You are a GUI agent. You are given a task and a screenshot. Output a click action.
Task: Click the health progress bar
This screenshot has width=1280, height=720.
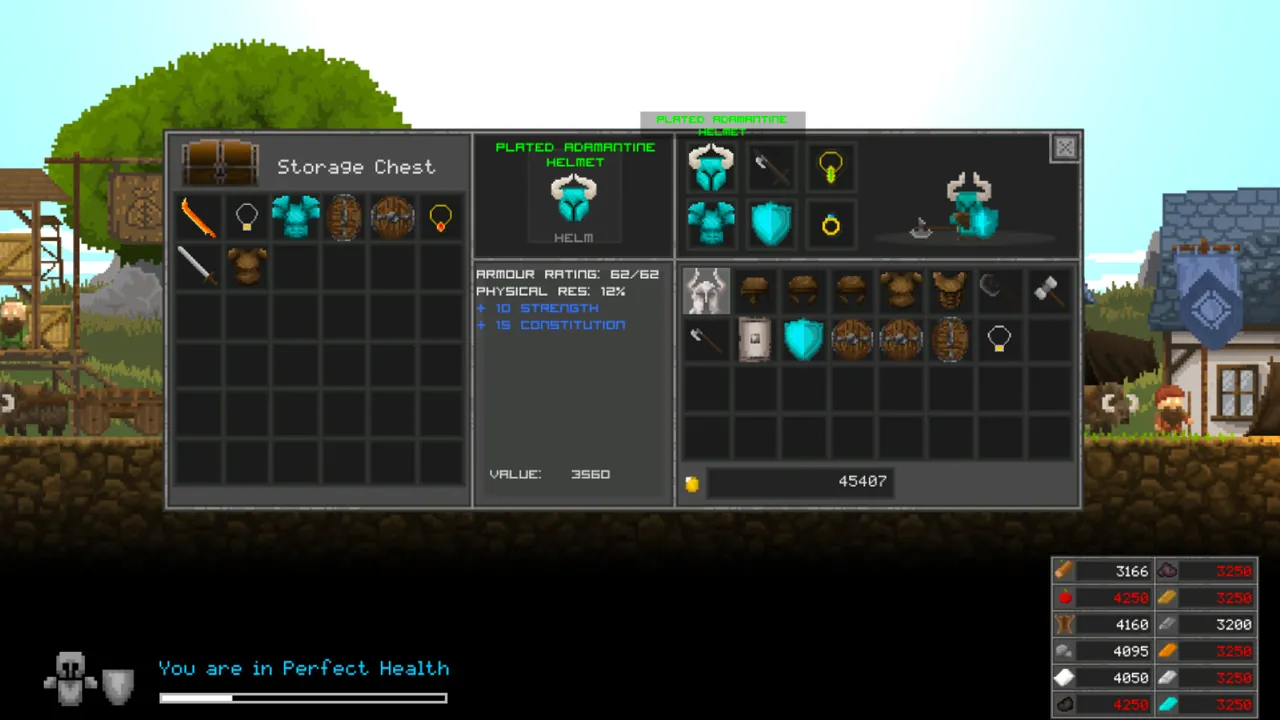click(x=303, y=697)
